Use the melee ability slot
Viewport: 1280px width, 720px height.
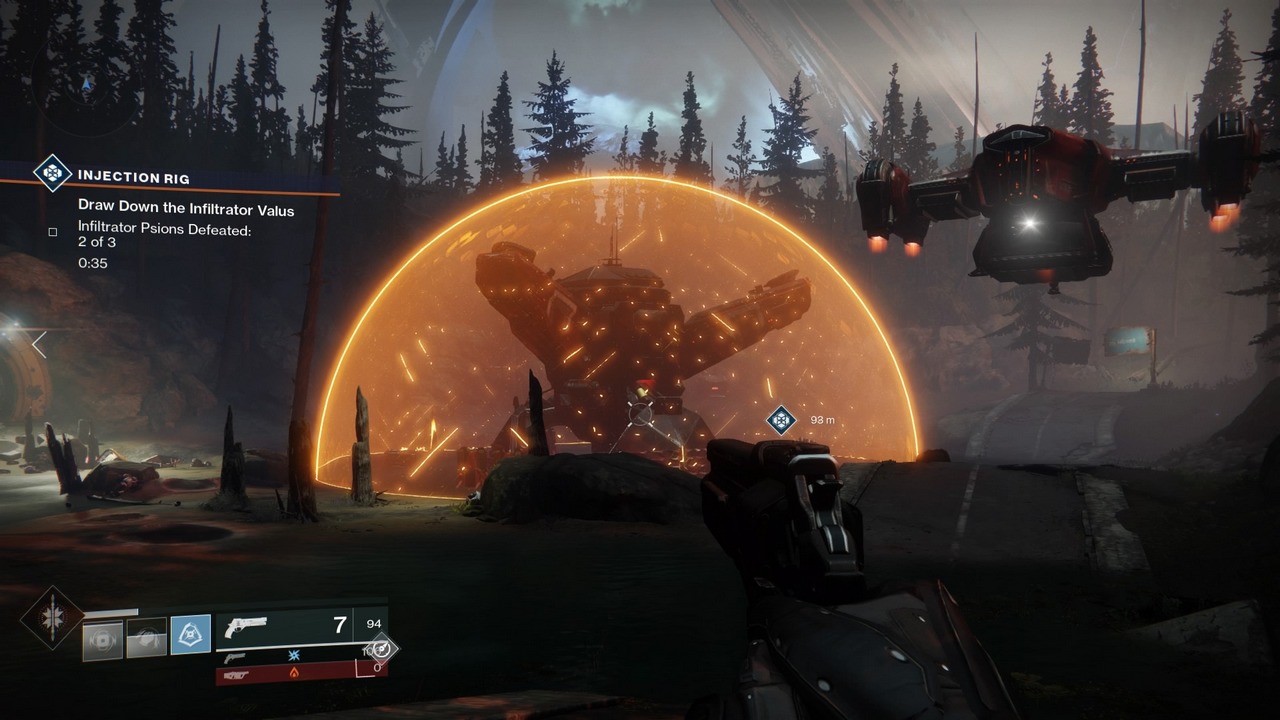click(147, 637)
